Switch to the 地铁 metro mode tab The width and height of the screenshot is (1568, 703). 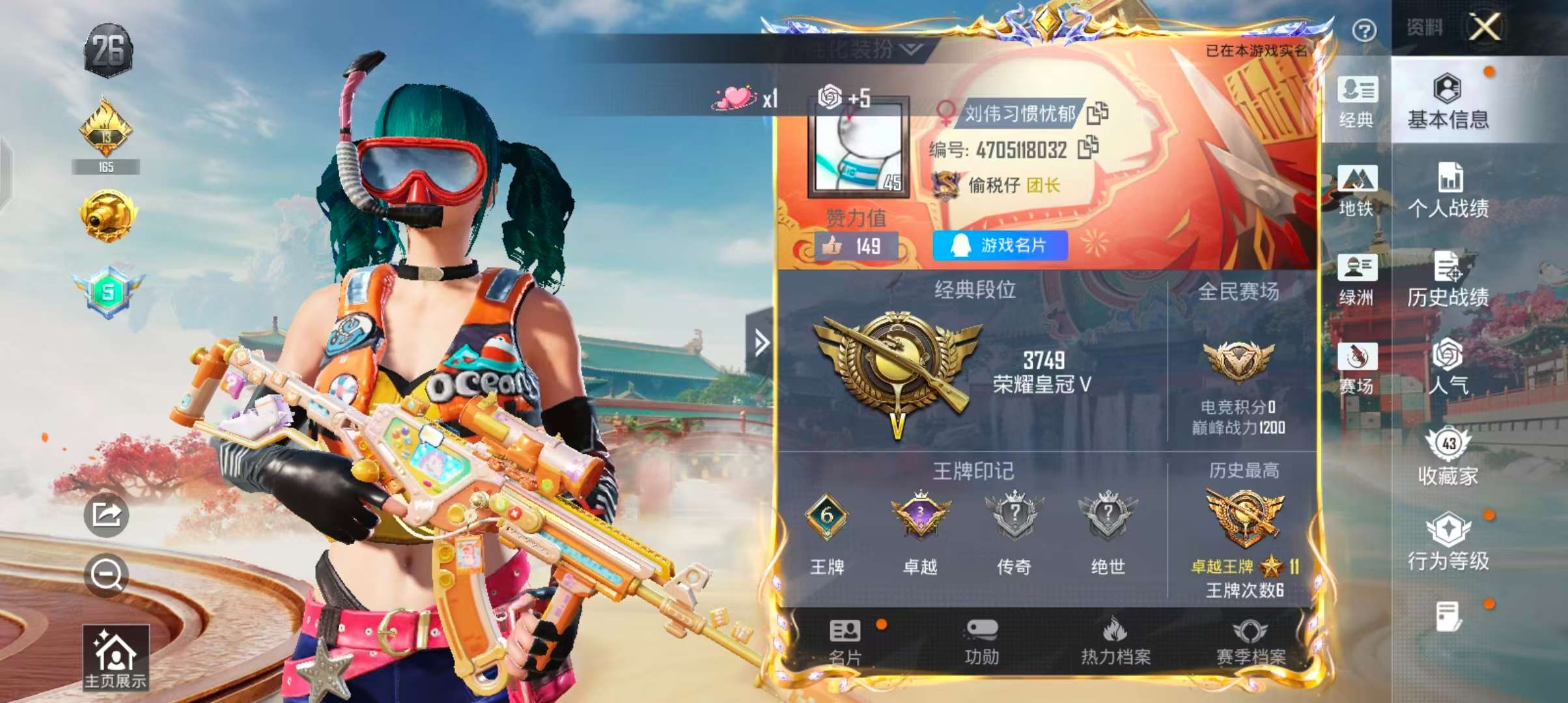tap(1357, 190)
